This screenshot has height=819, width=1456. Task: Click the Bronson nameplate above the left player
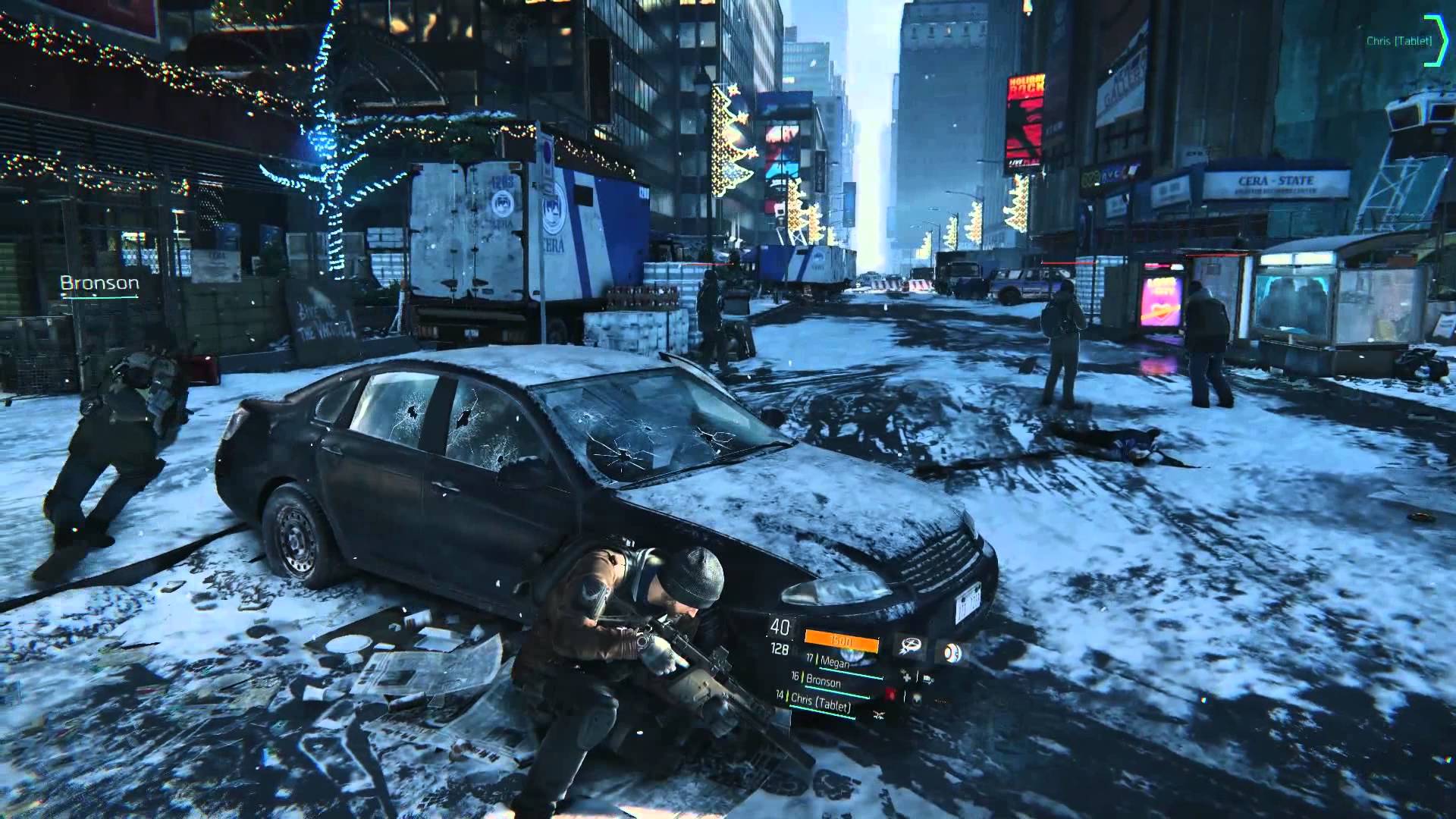tap(99, 284)
